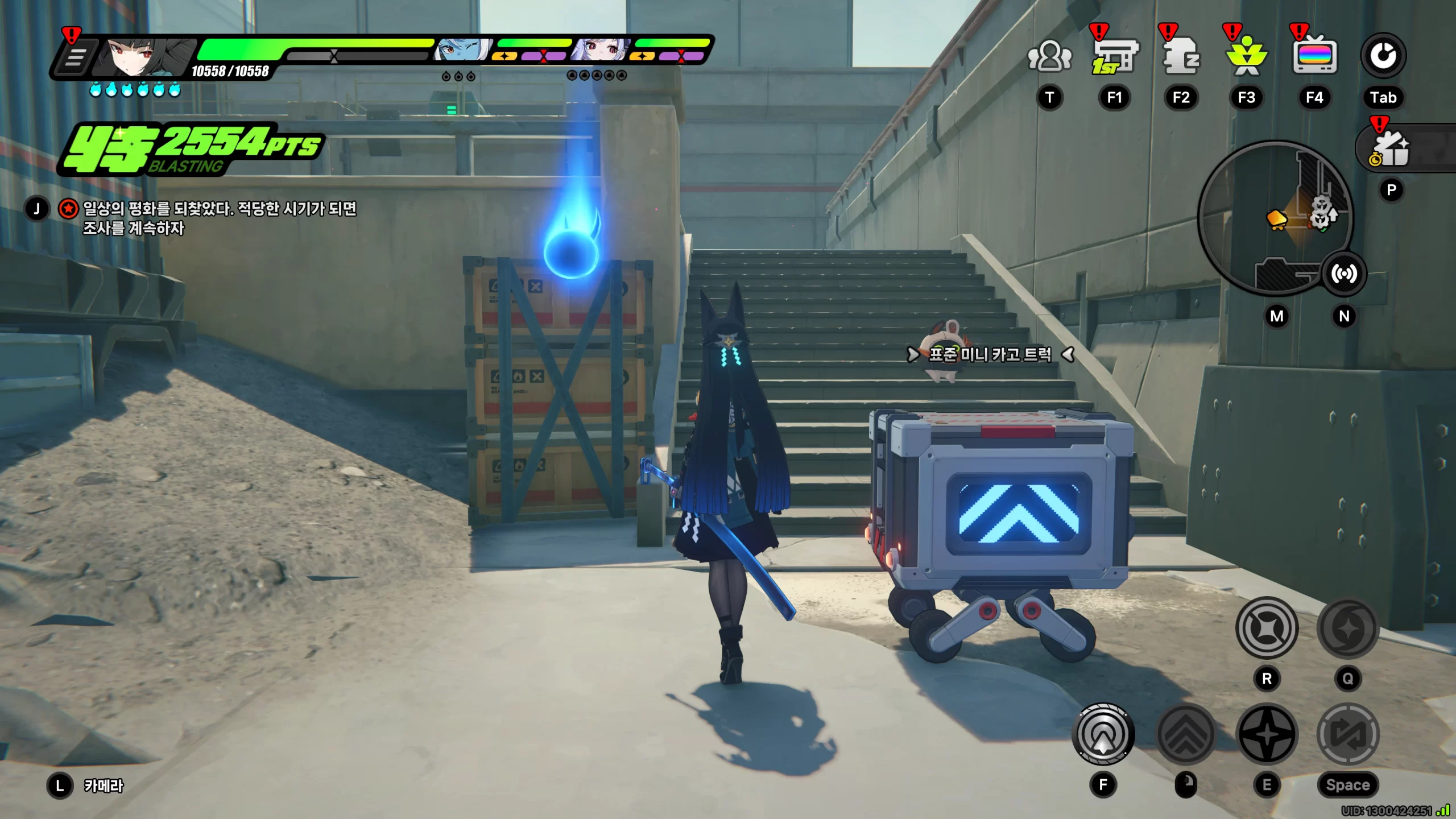Switch to the blue-haired teammate portrait
Viewport: 1456px width, 819px height.
pyautogui.click(x=462, y=51)
